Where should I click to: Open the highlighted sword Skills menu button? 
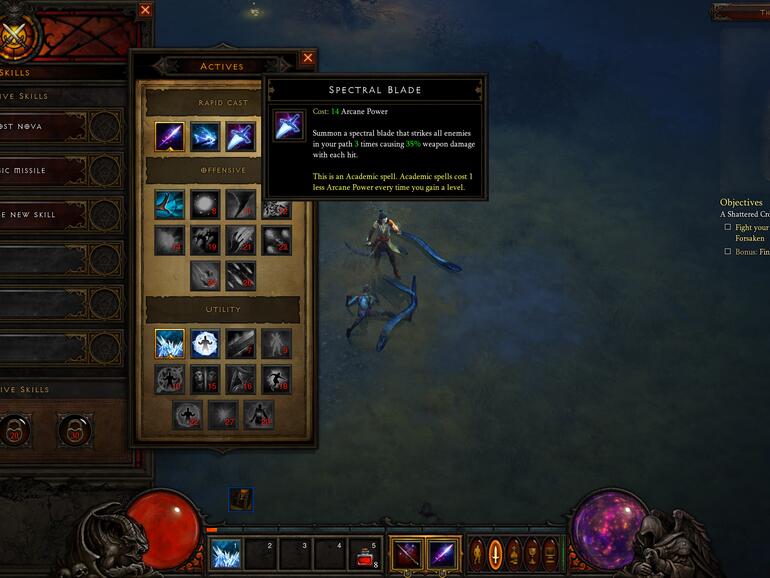494,553
